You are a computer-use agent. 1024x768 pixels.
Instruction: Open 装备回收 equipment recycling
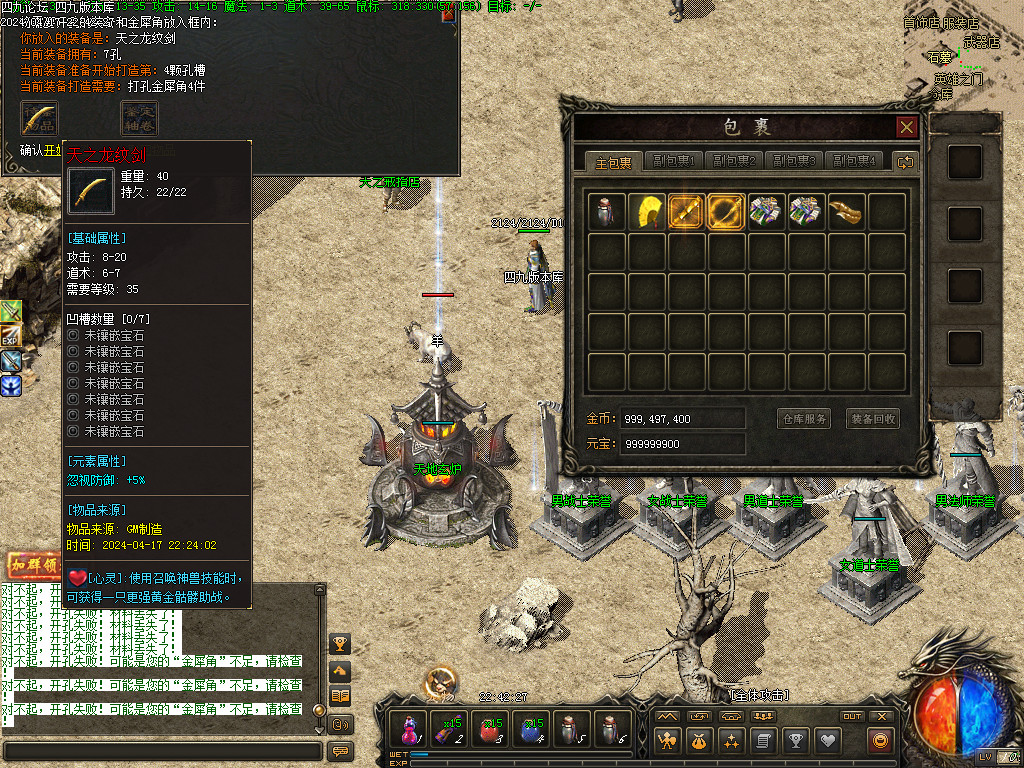tap(872, 419)
